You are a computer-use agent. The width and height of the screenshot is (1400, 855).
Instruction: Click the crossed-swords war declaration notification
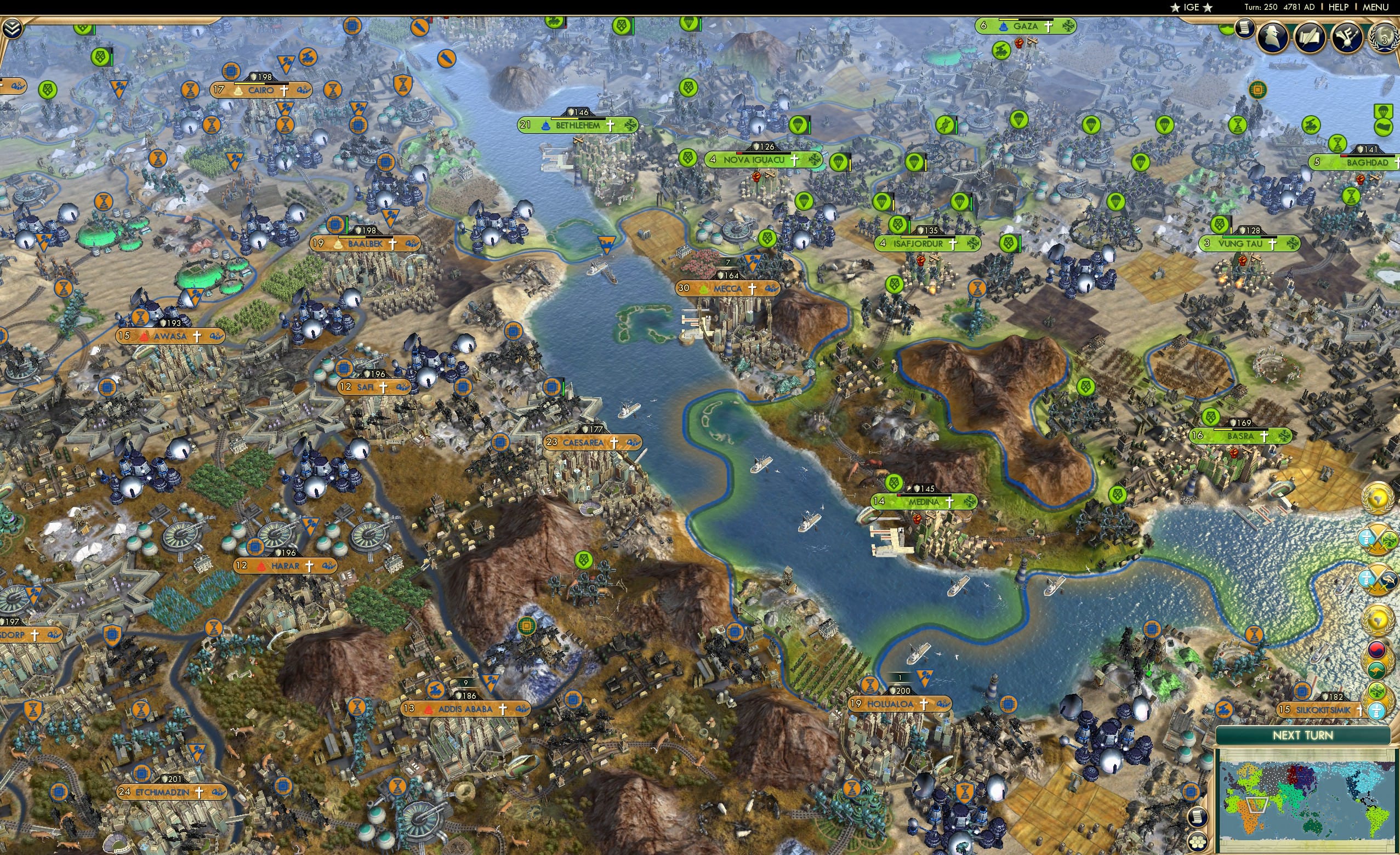[1377, 539]
